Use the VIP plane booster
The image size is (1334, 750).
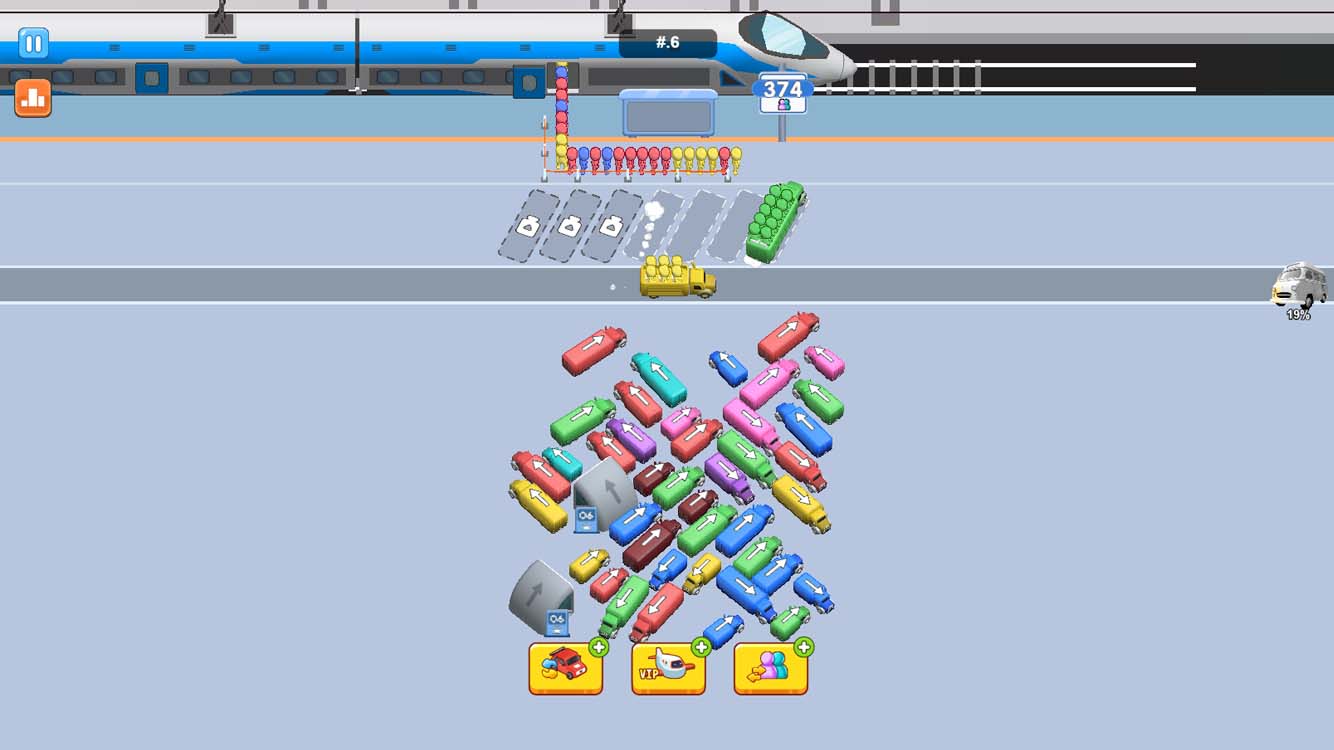pyautogui.click(x=668, y=668)
